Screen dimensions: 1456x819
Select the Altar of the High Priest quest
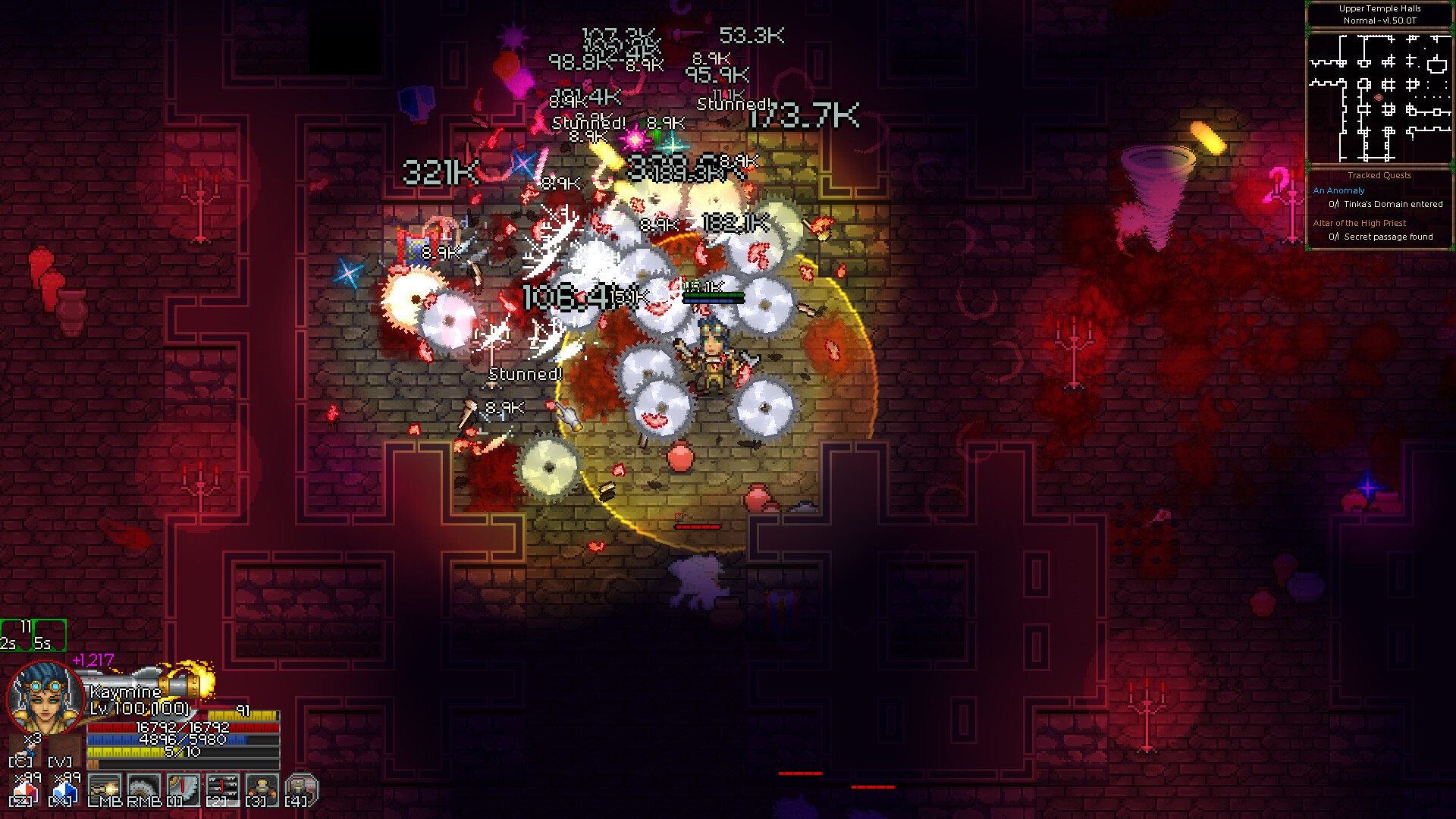[x=1359, y=223]
